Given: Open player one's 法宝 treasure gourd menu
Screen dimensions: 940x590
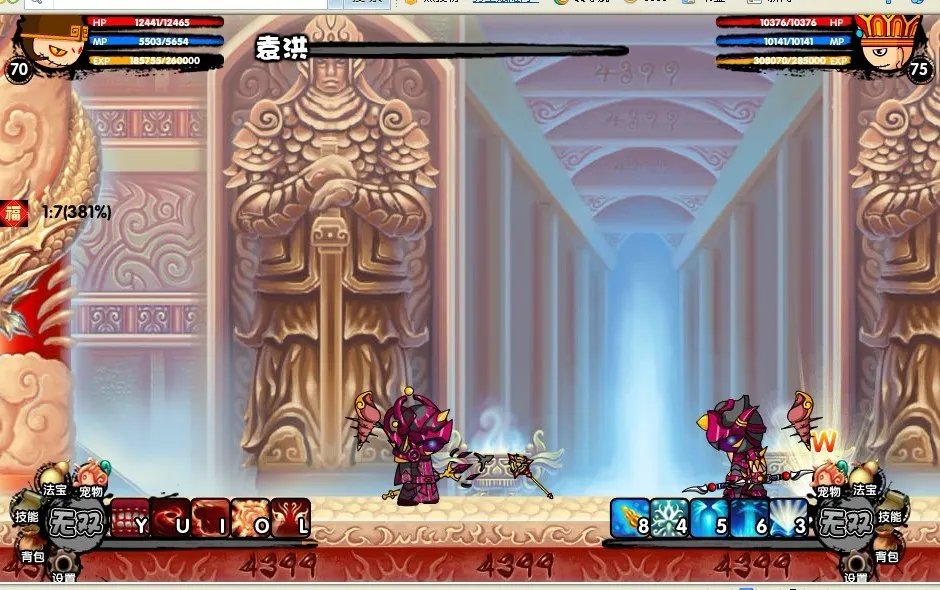Looking at the screenshot, I should [54, 481].
